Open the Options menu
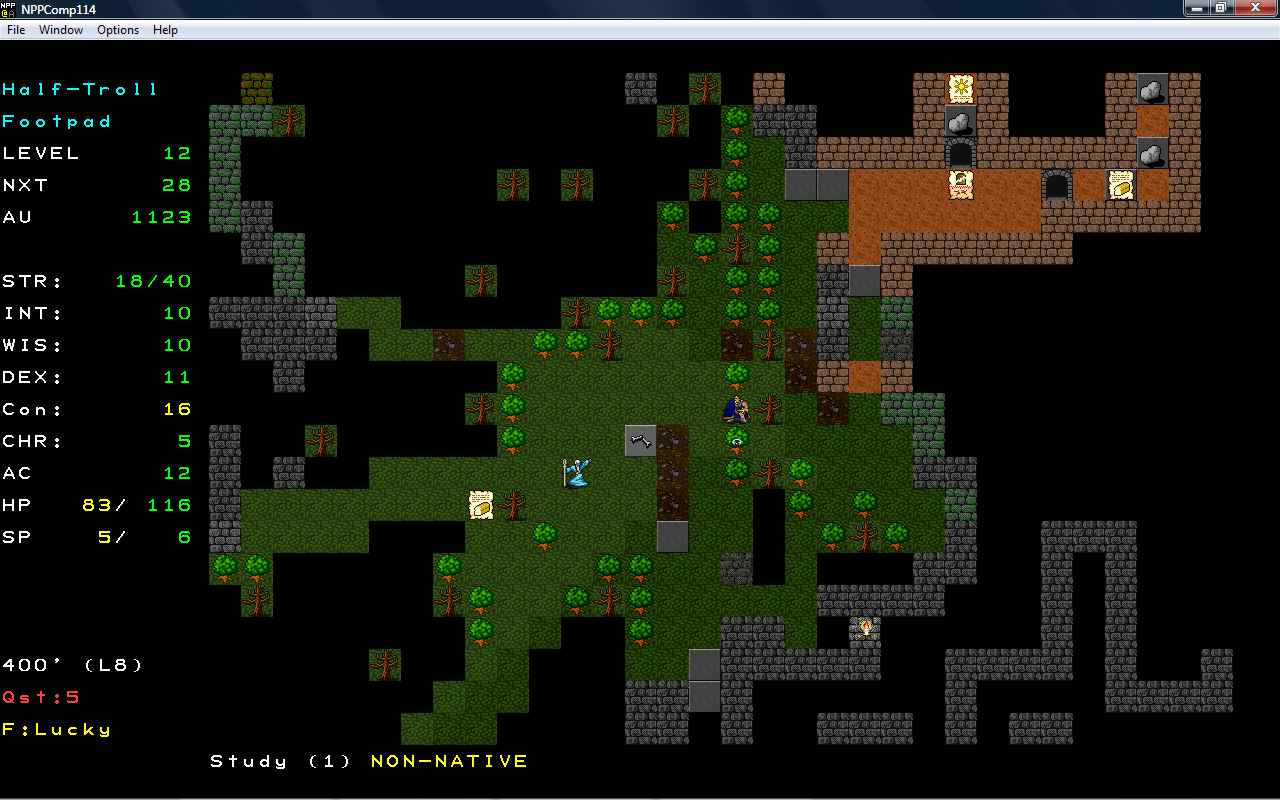The width and height of the screenshot is (1280, 800). pos(118,30)
